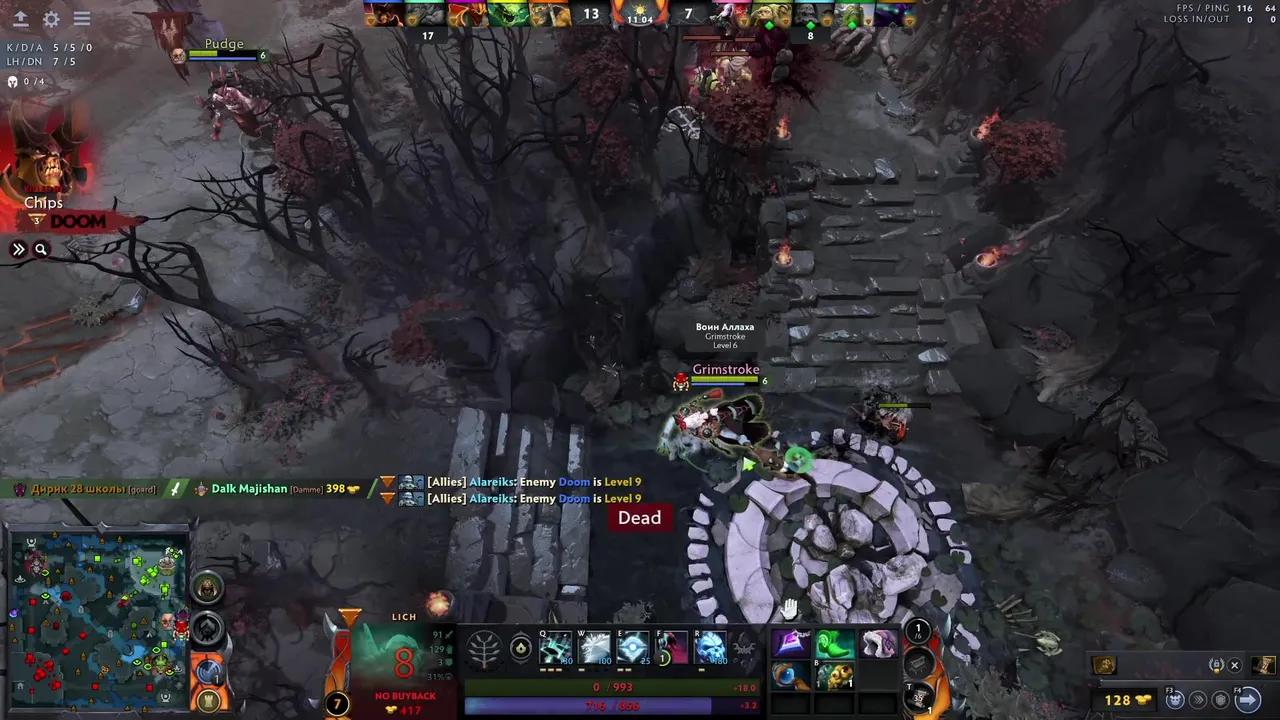Click the skull courier button labeled F3

pos(1174,700)
